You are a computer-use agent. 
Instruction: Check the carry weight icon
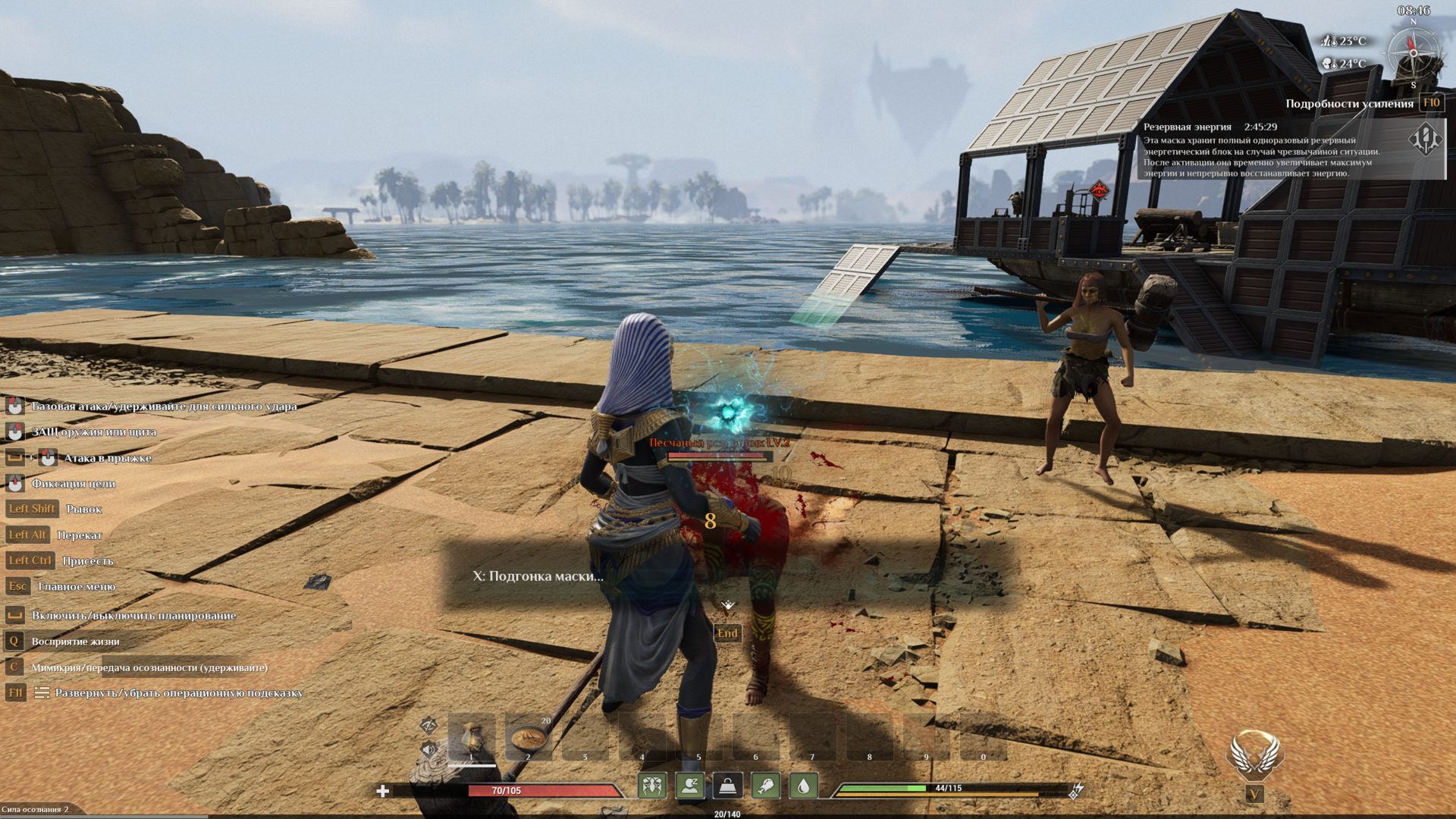pyautogui.click(x=728, y=786)
